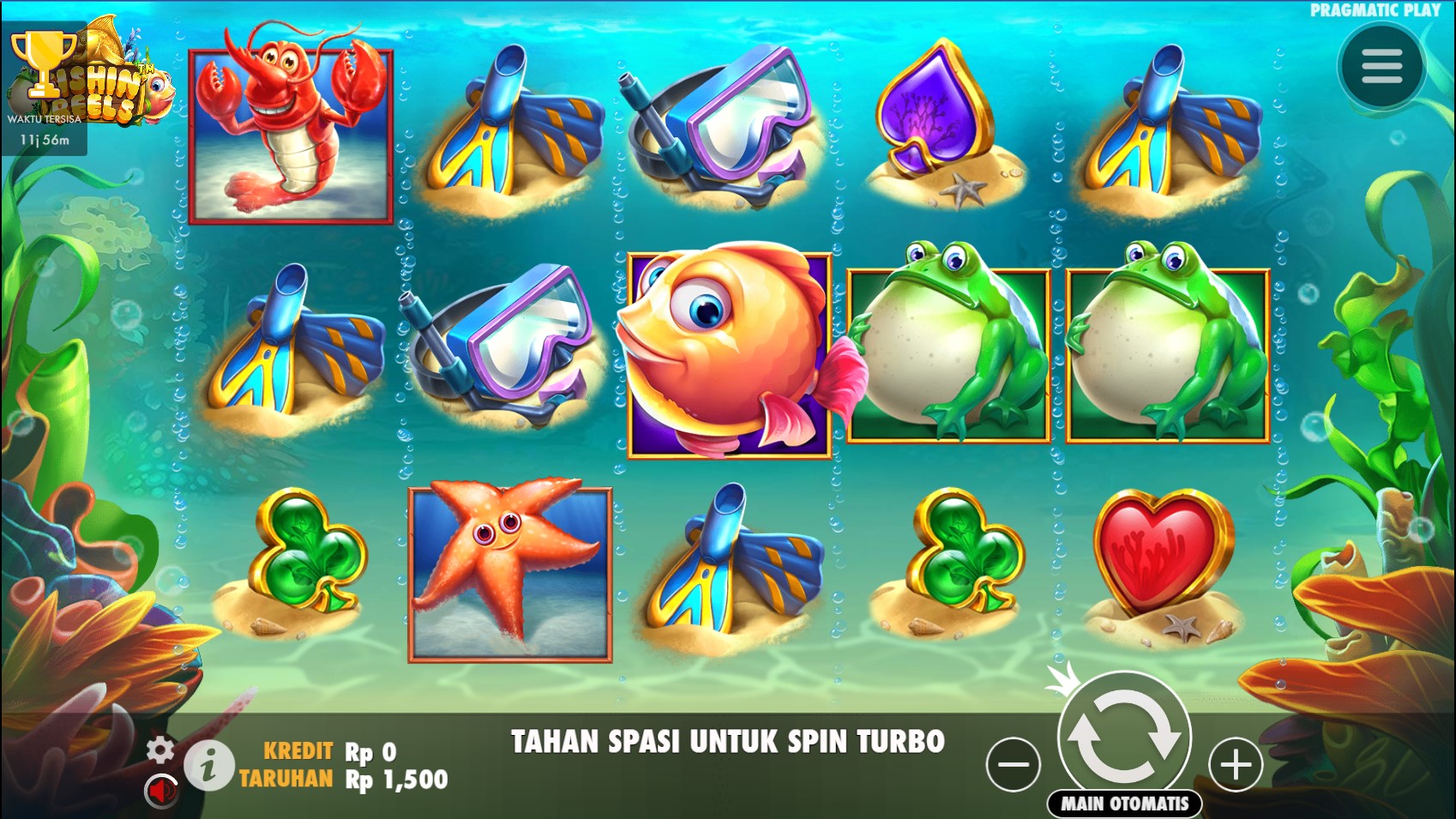Open the gear settings icon
The width and height of the screenshot is (1456, 819).
pyautogui.click(x=160, y=750)
